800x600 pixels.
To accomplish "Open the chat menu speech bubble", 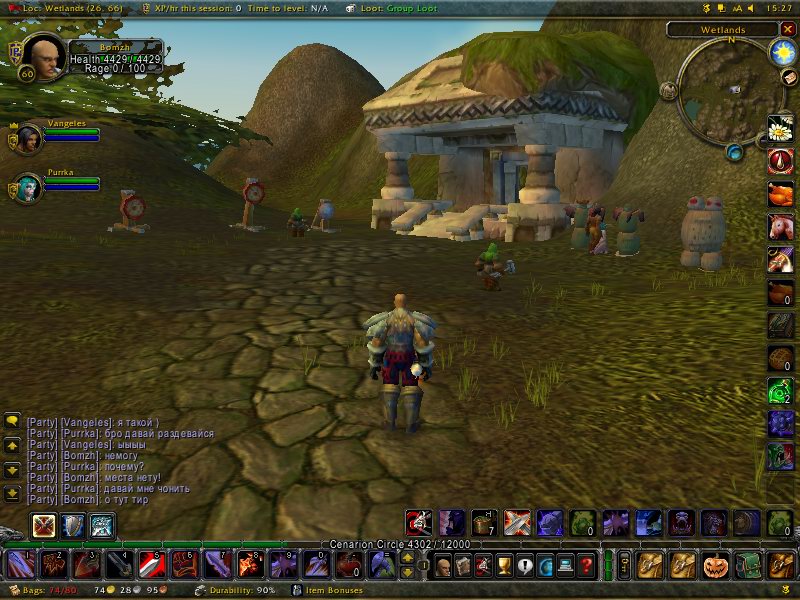I will 12,420.
